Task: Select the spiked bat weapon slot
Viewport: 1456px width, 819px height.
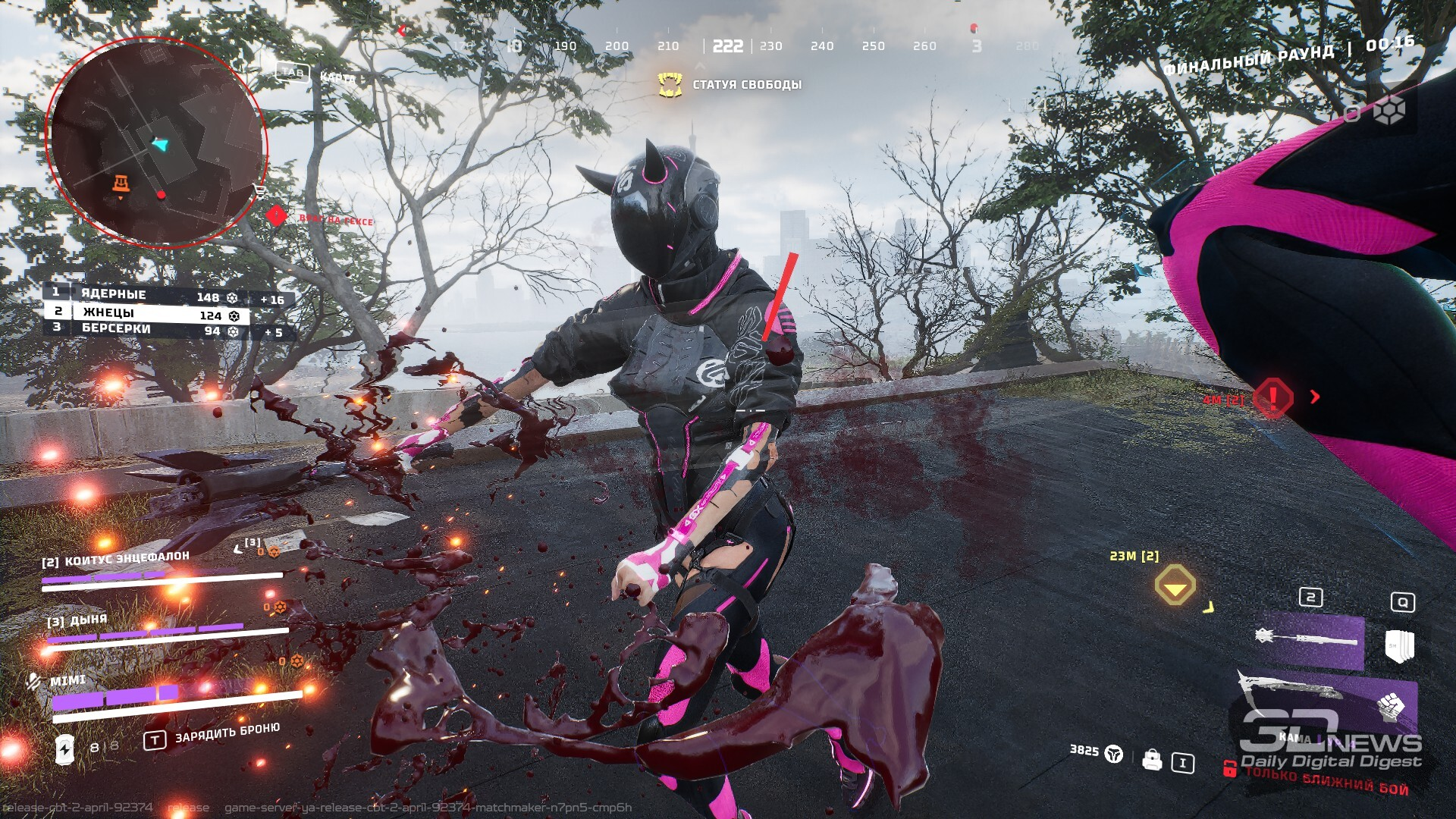Action: [1310, 638]
